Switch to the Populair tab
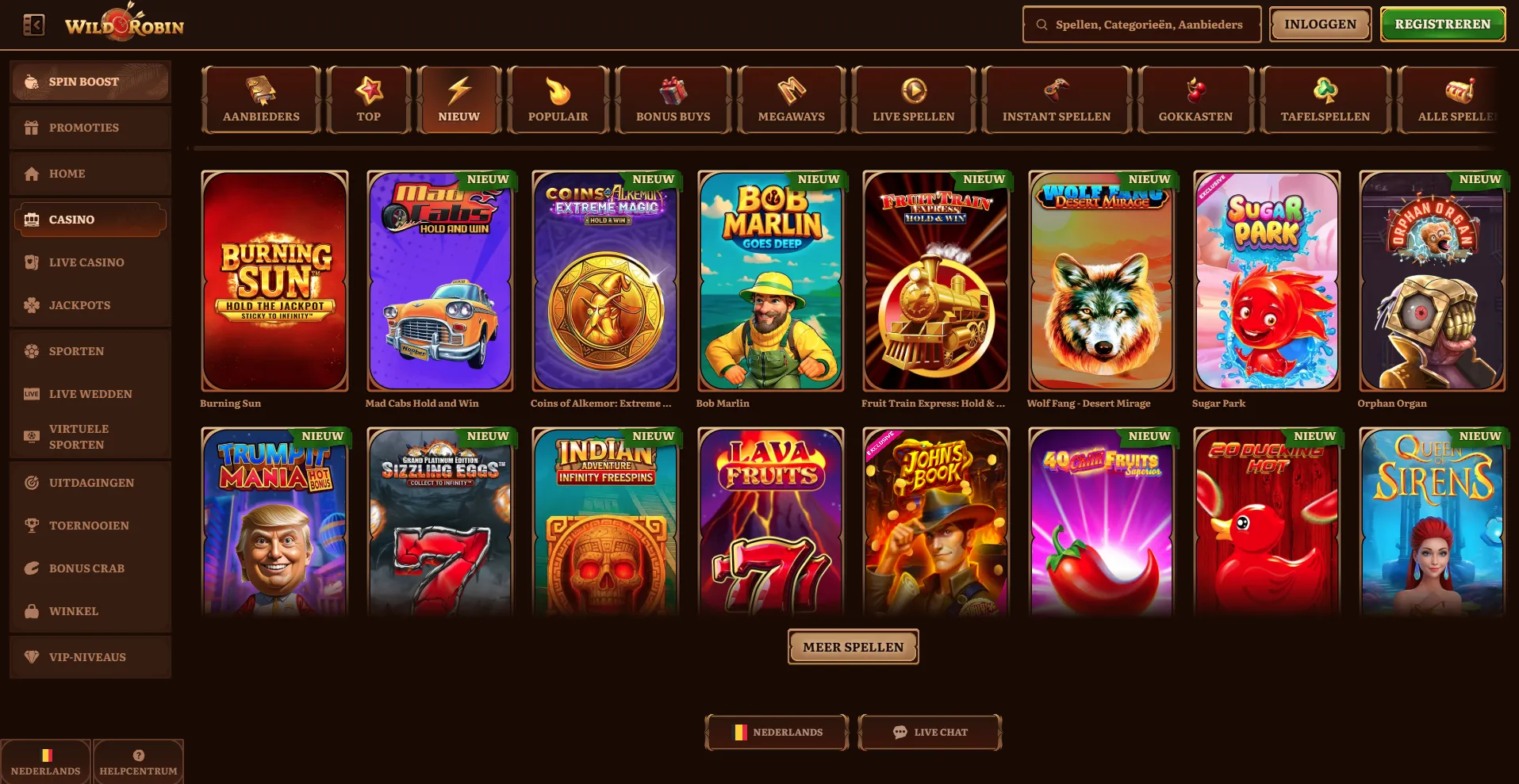 558,99
